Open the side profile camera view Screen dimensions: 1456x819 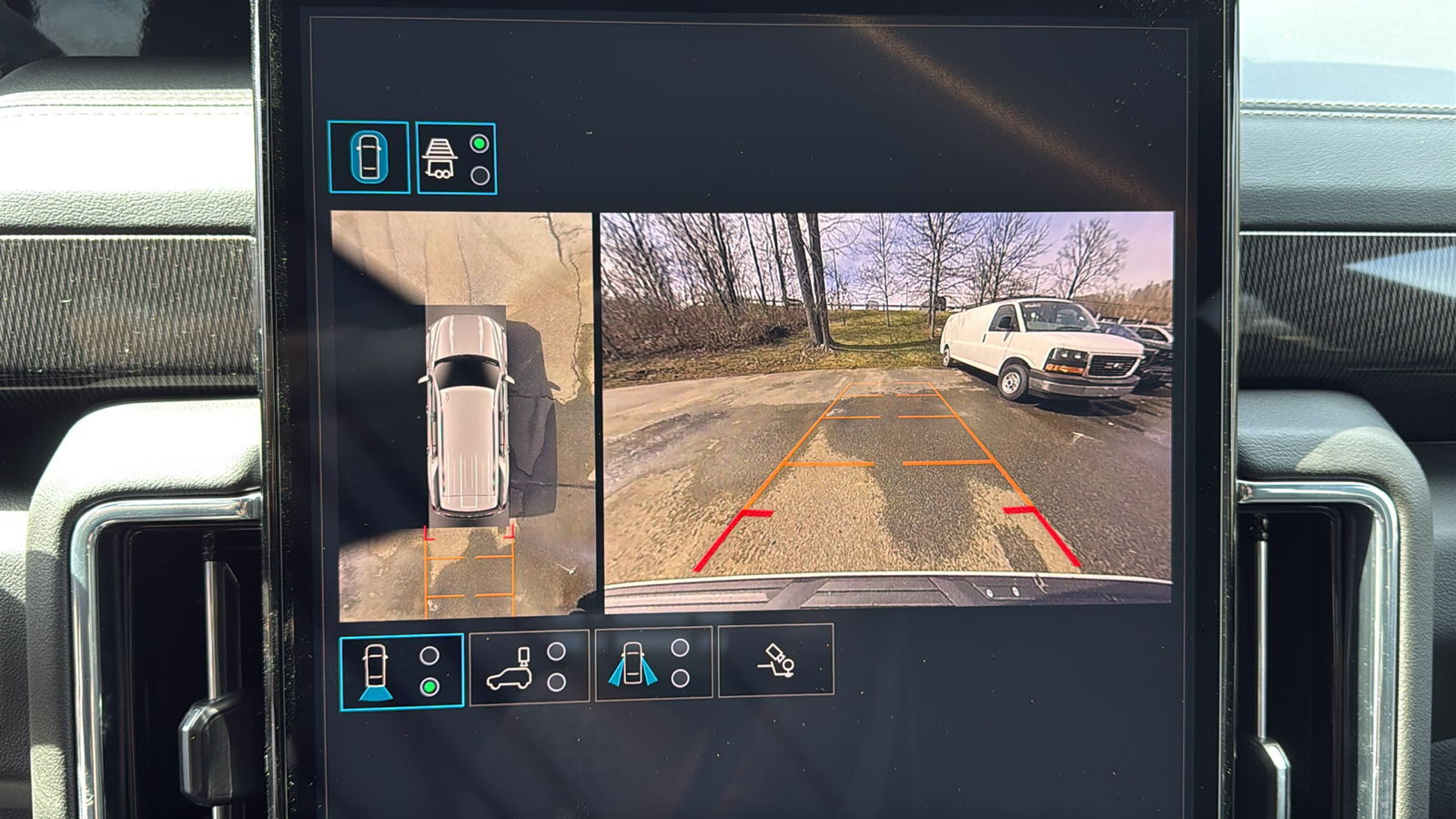click(x=529, y=667)
